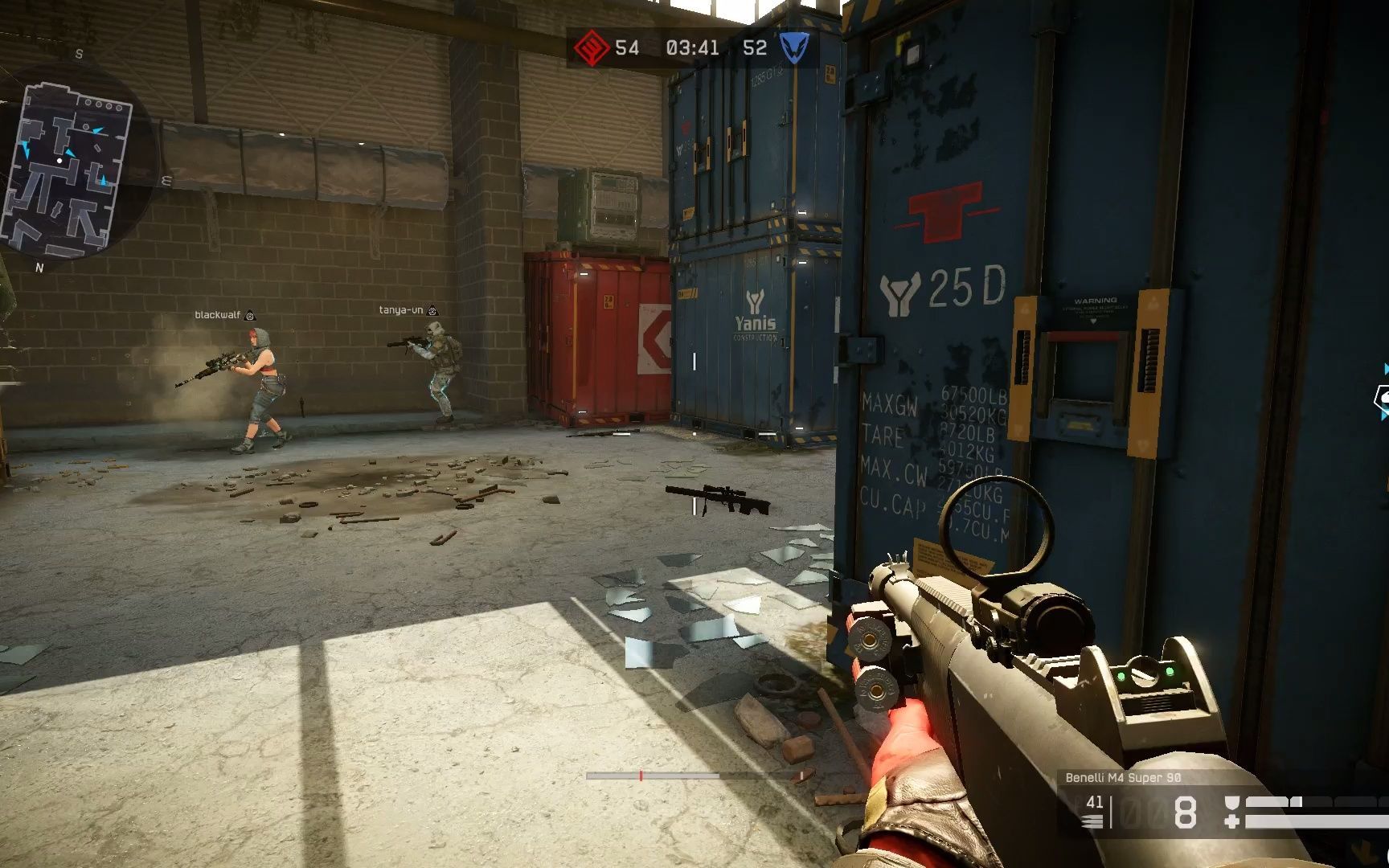The image size is (1389, 868).
Task: Click the compass letter N below the minimap
Action: [x=39, y=267]
